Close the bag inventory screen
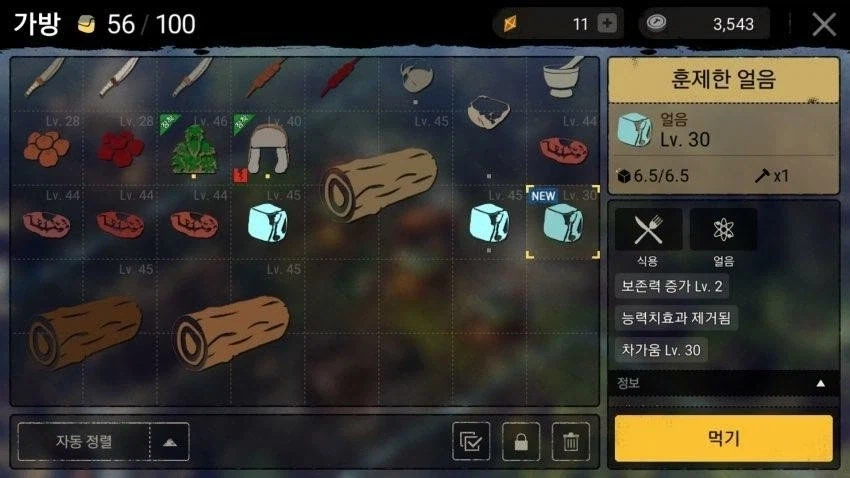The width and height of the screenshot is (850, 478). (x=823, y=24)
